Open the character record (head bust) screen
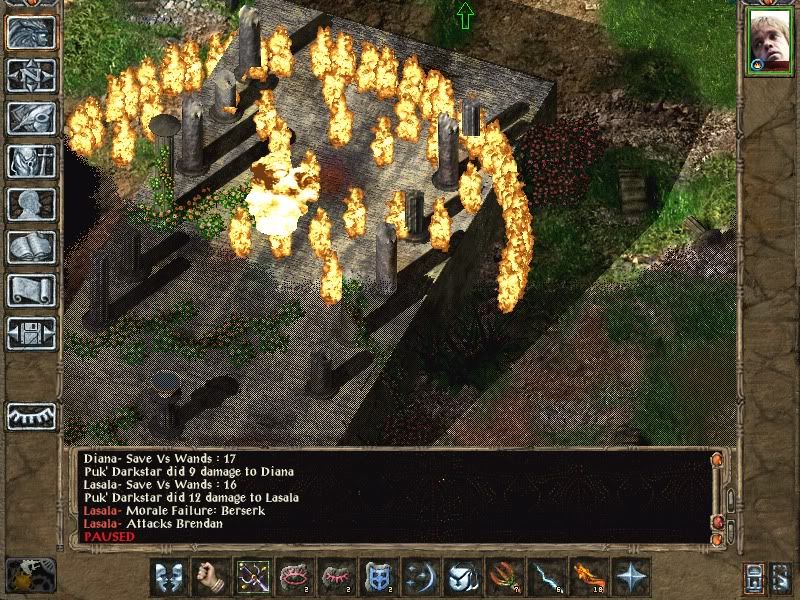The height and width of the screenshot is (600, 800). (31, 204)
